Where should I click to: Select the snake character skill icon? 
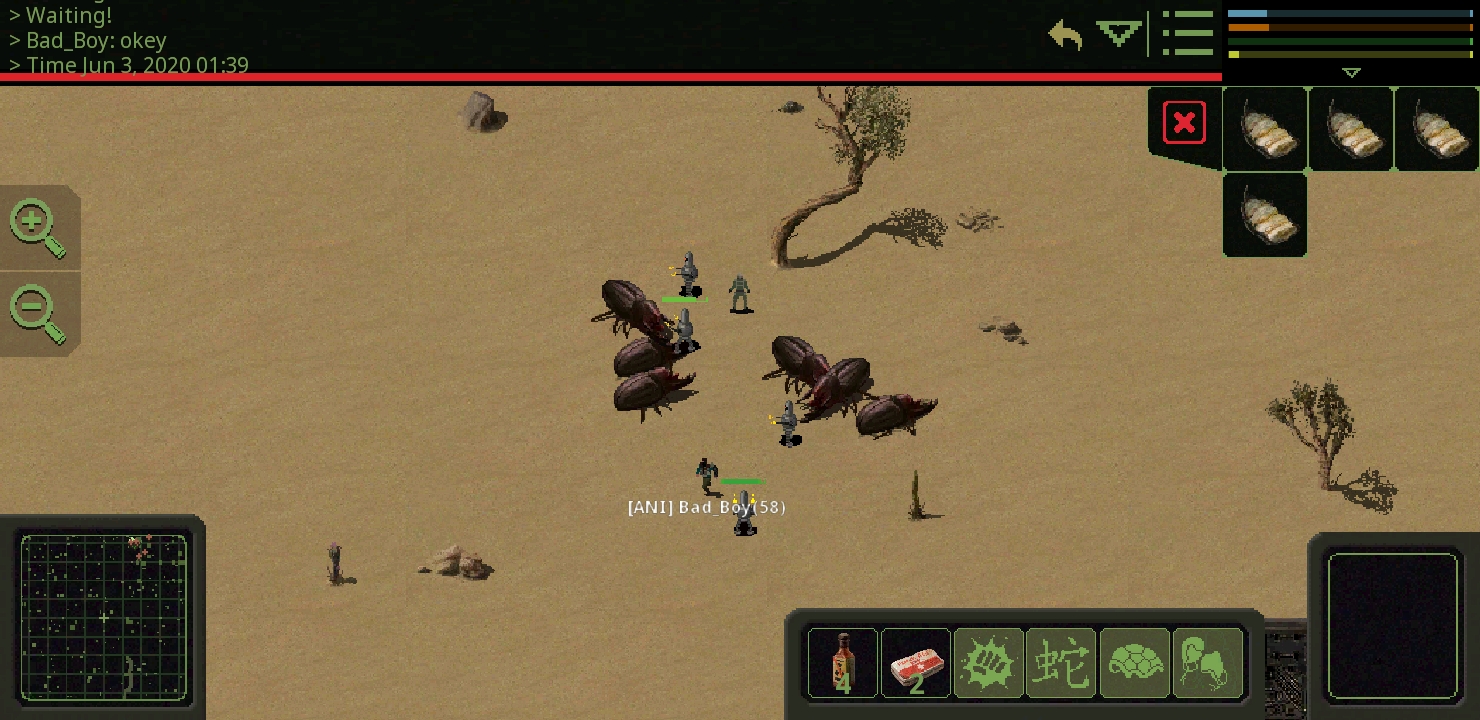(x=1061, y=663)
